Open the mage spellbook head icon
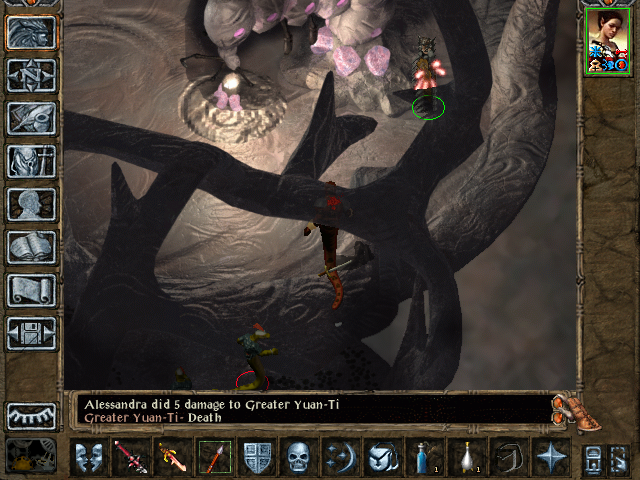Viewport: 640px width, 480px height. point(31,204)
